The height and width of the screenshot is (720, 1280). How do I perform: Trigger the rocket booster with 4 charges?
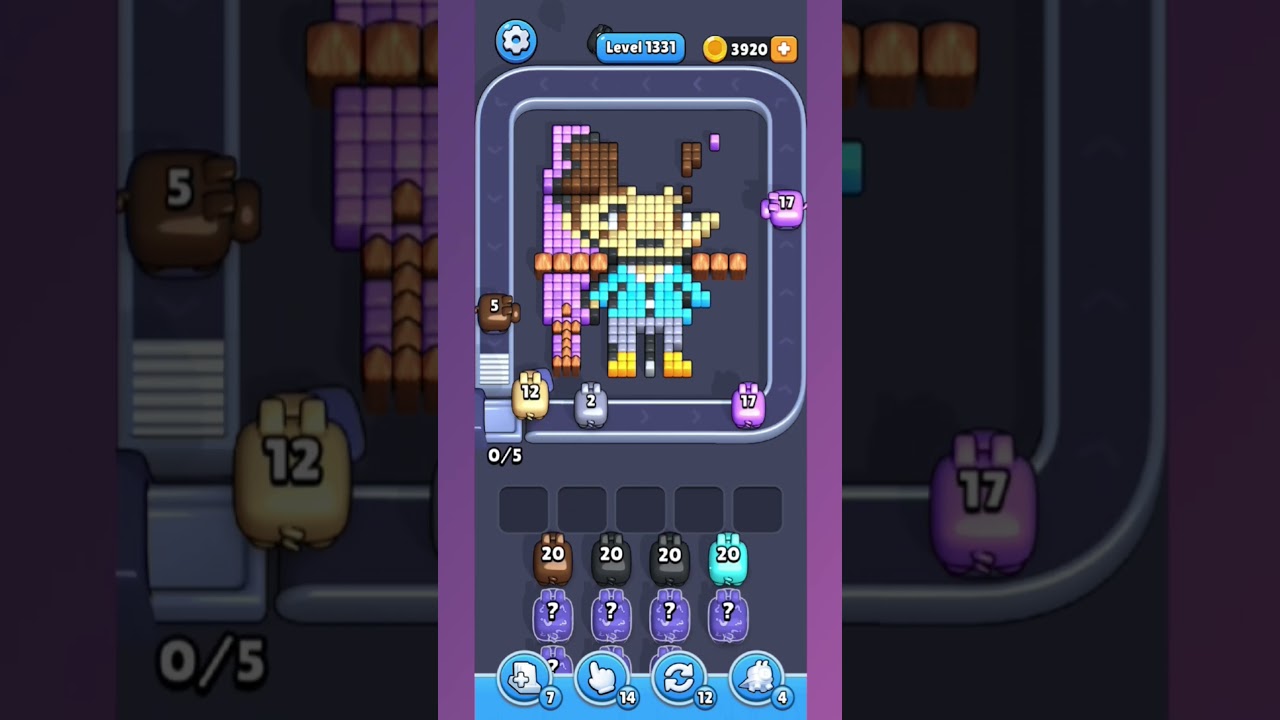pos(758,677)
